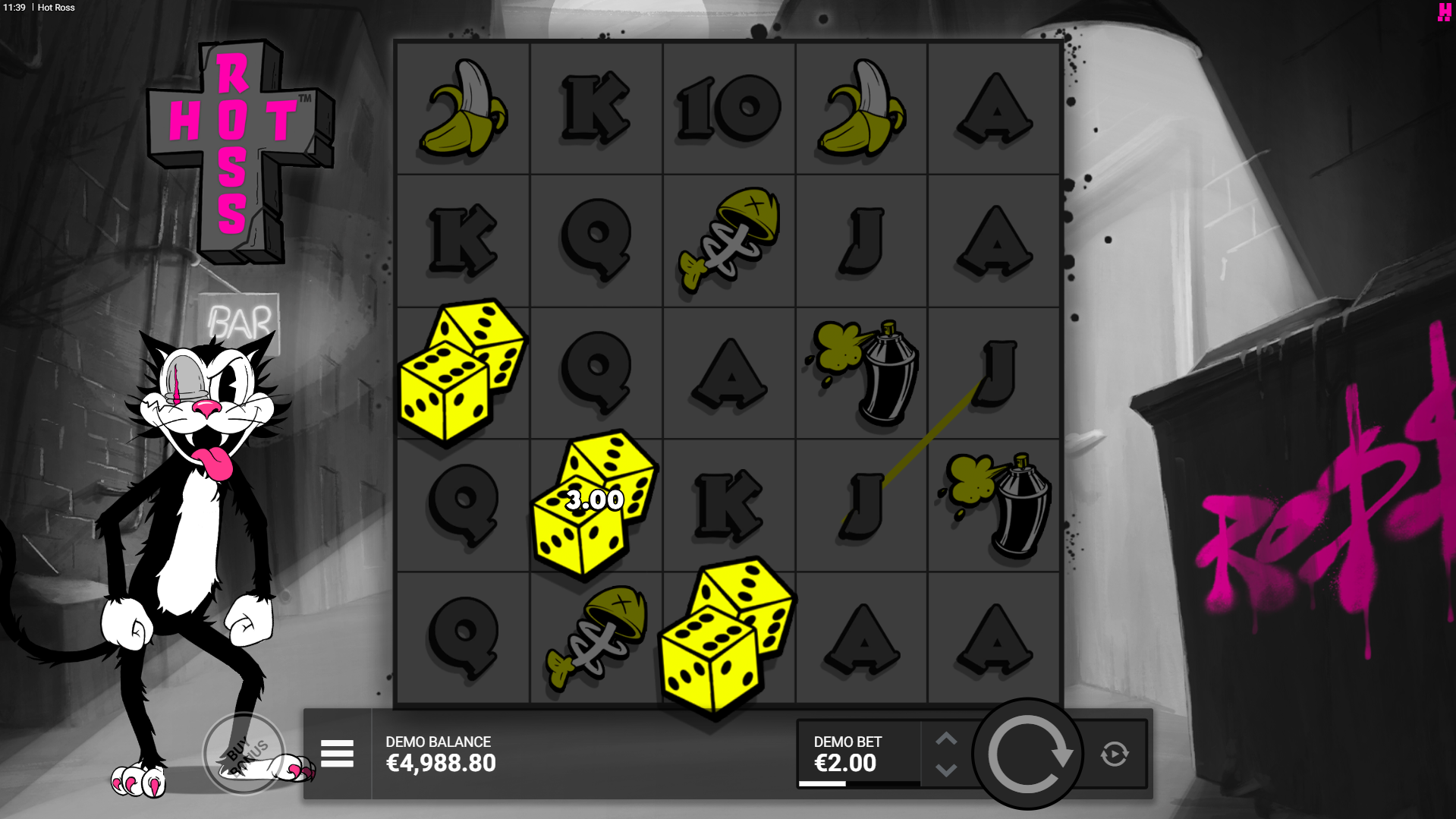Screen dimensions: 1456x819
Task: Click the Buy Bonus button
Action: point(244,753)
